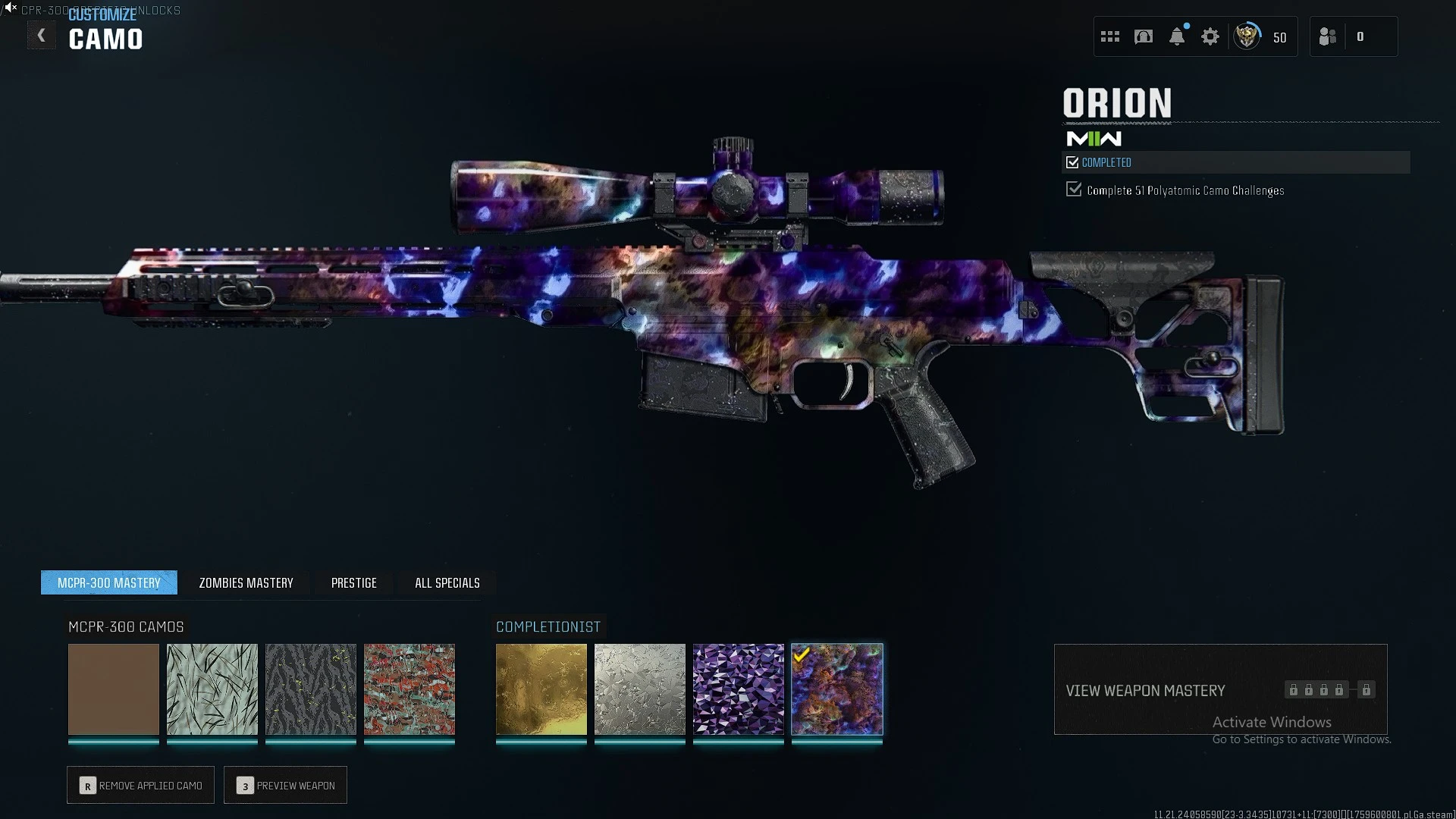Viewport: 1456px width, 819px height.
Task: Open the Prestige camo tab
Action: [x=353, y=582]
